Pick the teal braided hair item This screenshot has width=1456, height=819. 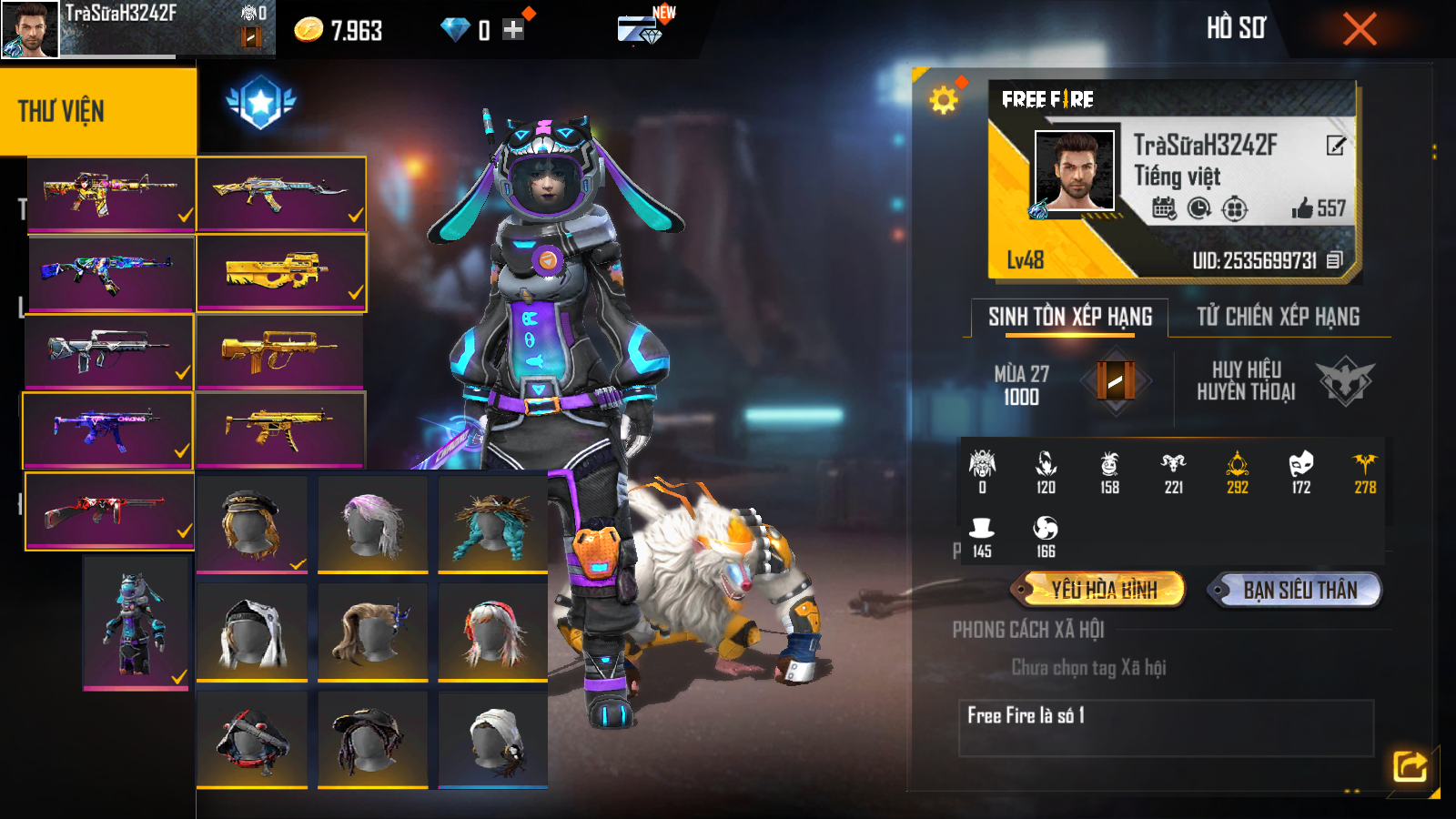(492, 524)
